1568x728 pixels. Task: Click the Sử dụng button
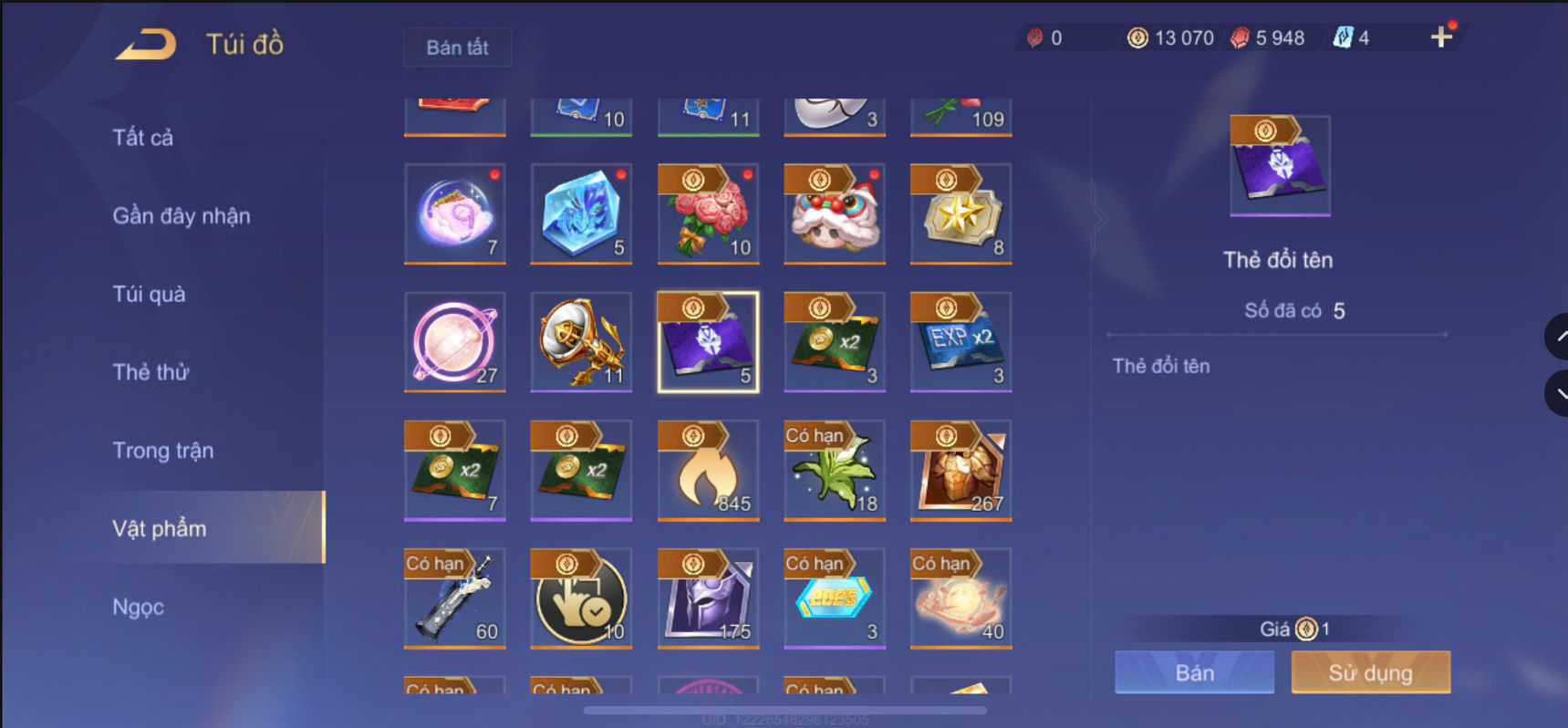tap(1370, 672)
